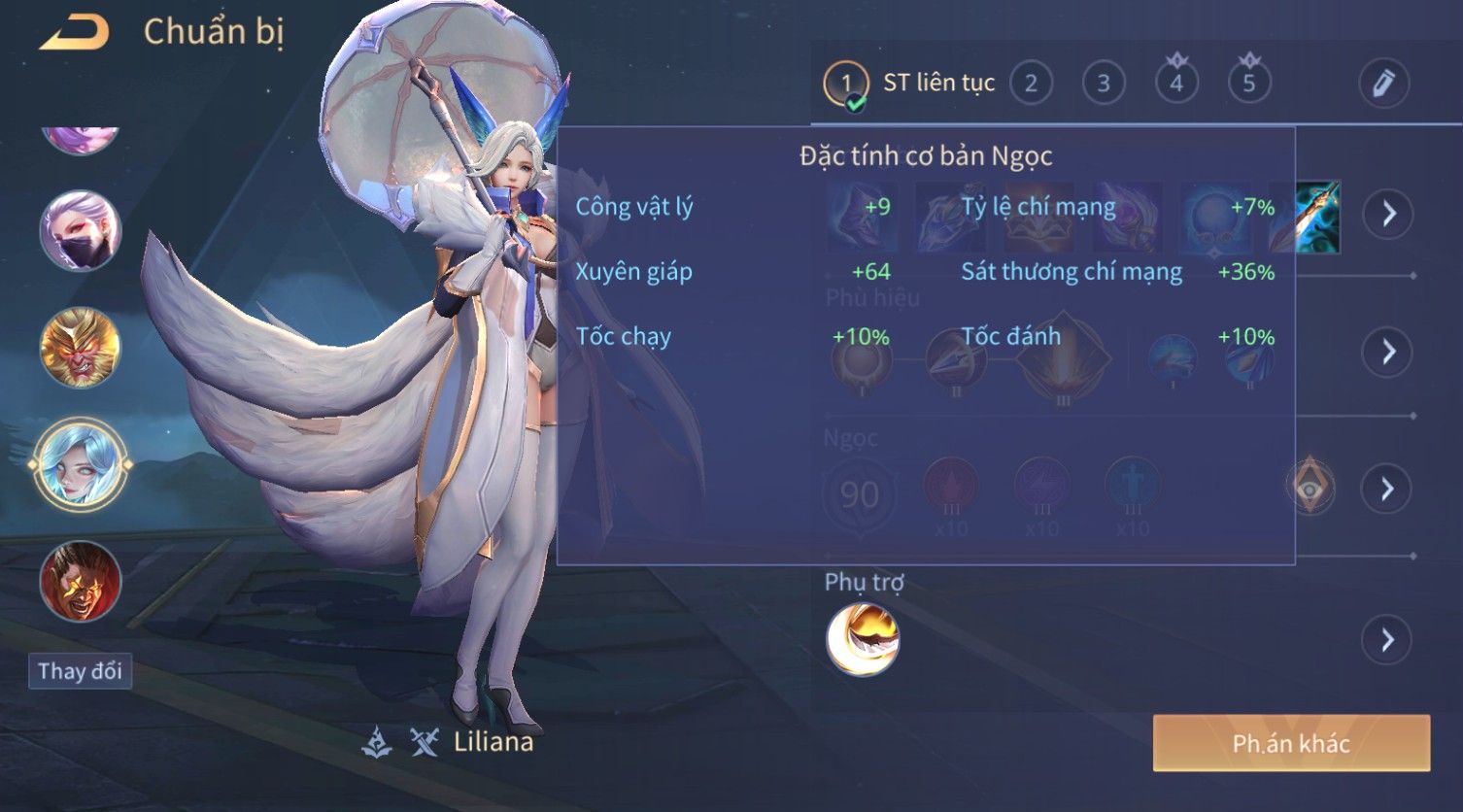Edit the preset name with pencil icon

(x=1383, y=84)
